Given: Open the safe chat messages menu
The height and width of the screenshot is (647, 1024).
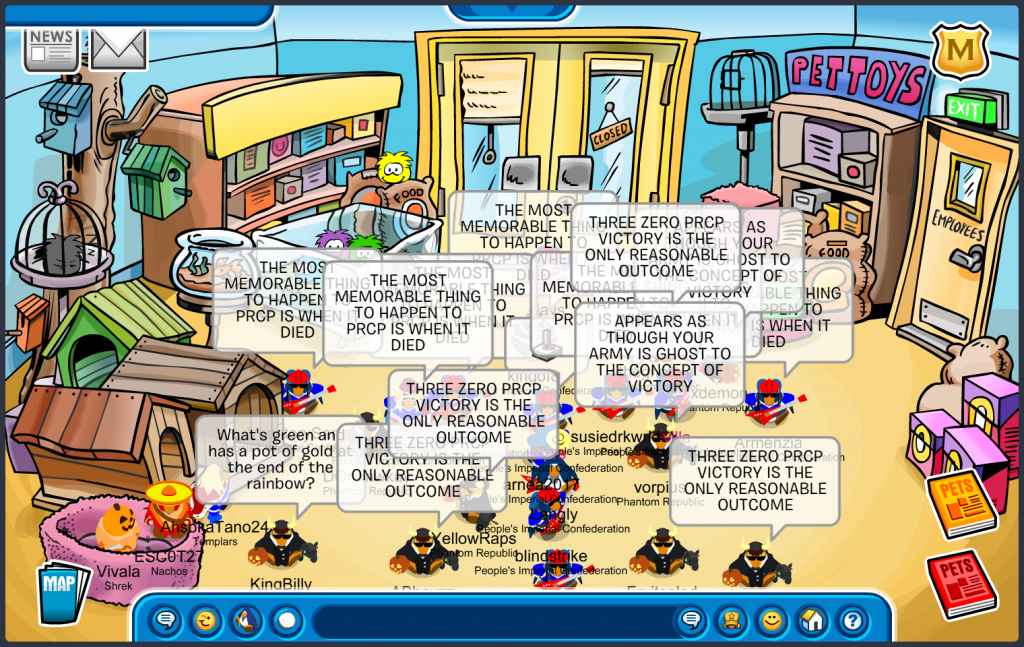Looking at the screenshot, I should pyautogui.click(x=166, y=621).
